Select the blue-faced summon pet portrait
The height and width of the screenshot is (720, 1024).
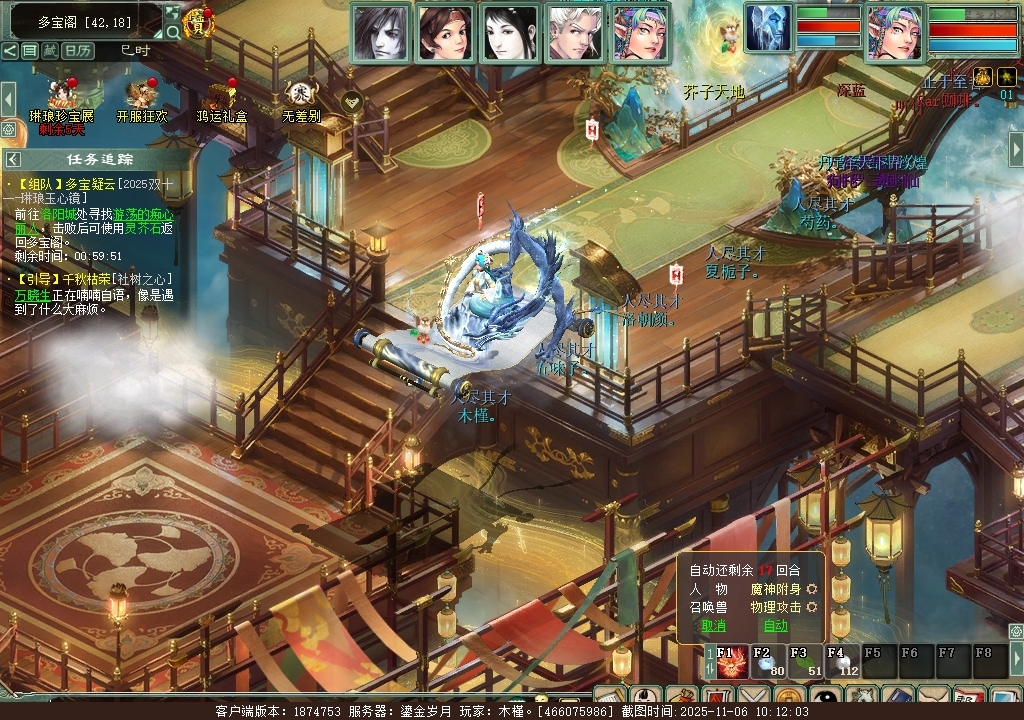(x=768, y=28)
